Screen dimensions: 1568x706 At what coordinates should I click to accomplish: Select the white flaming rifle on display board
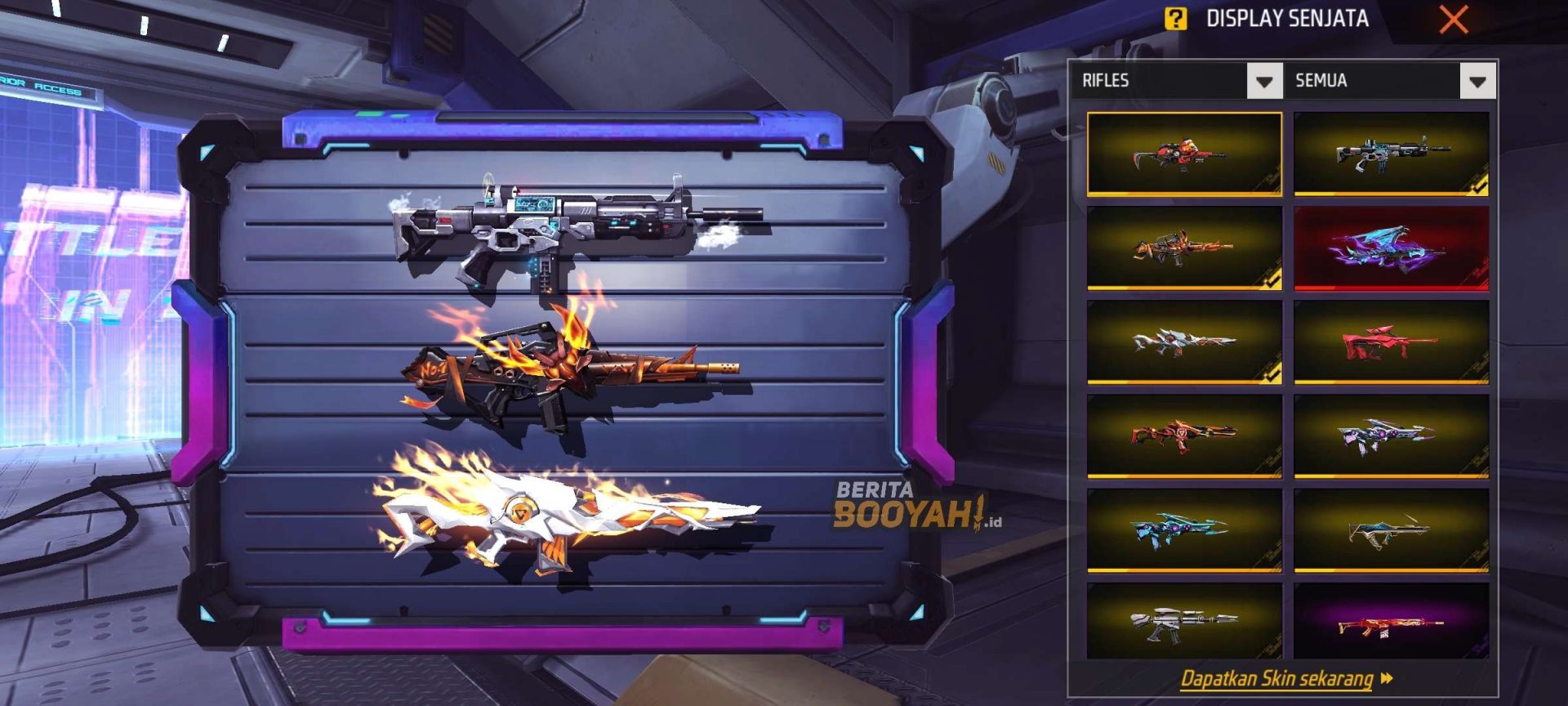[565, 515]
